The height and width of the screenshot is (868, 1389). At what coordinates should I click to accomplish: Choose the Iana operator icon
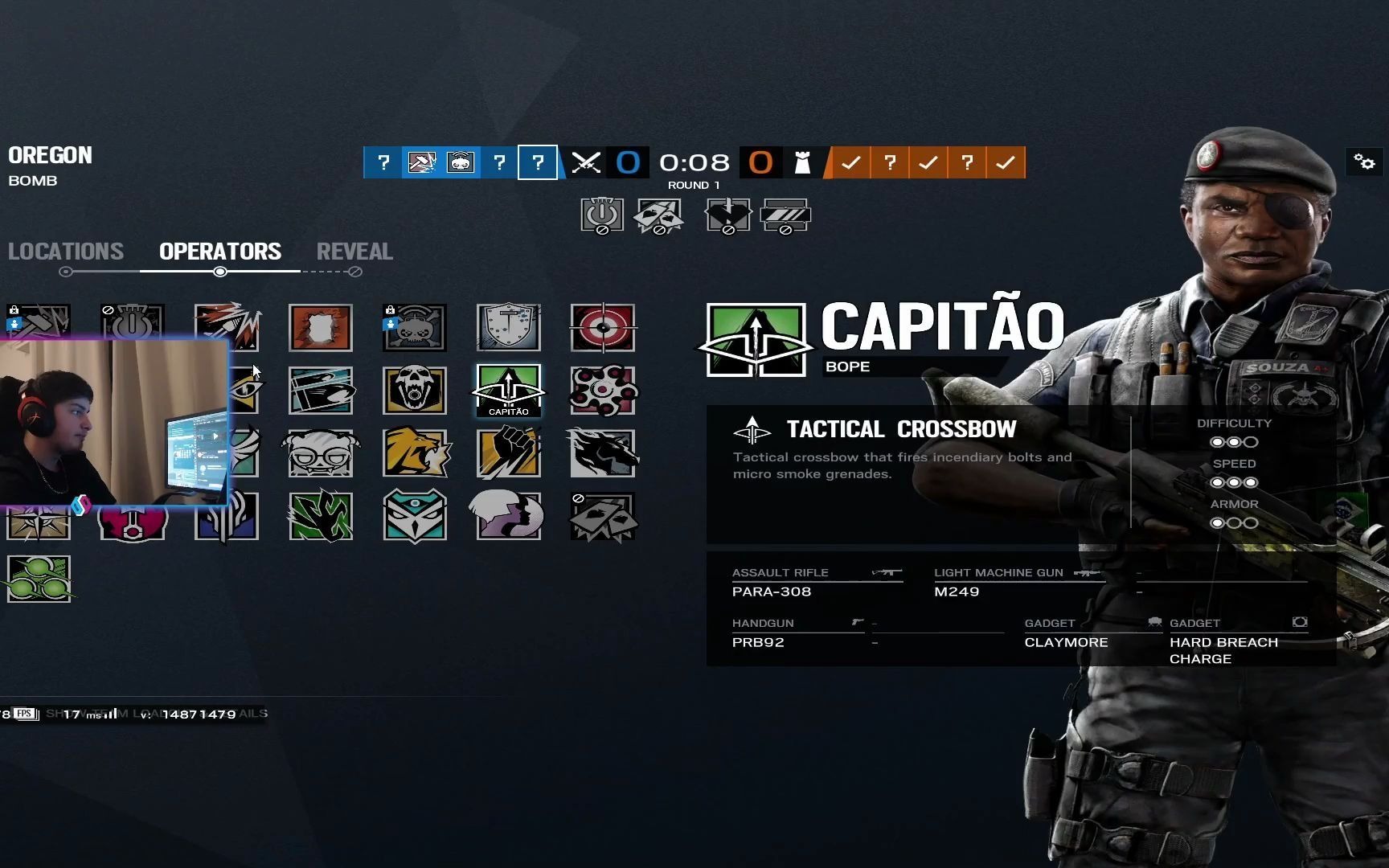[508, 516]
